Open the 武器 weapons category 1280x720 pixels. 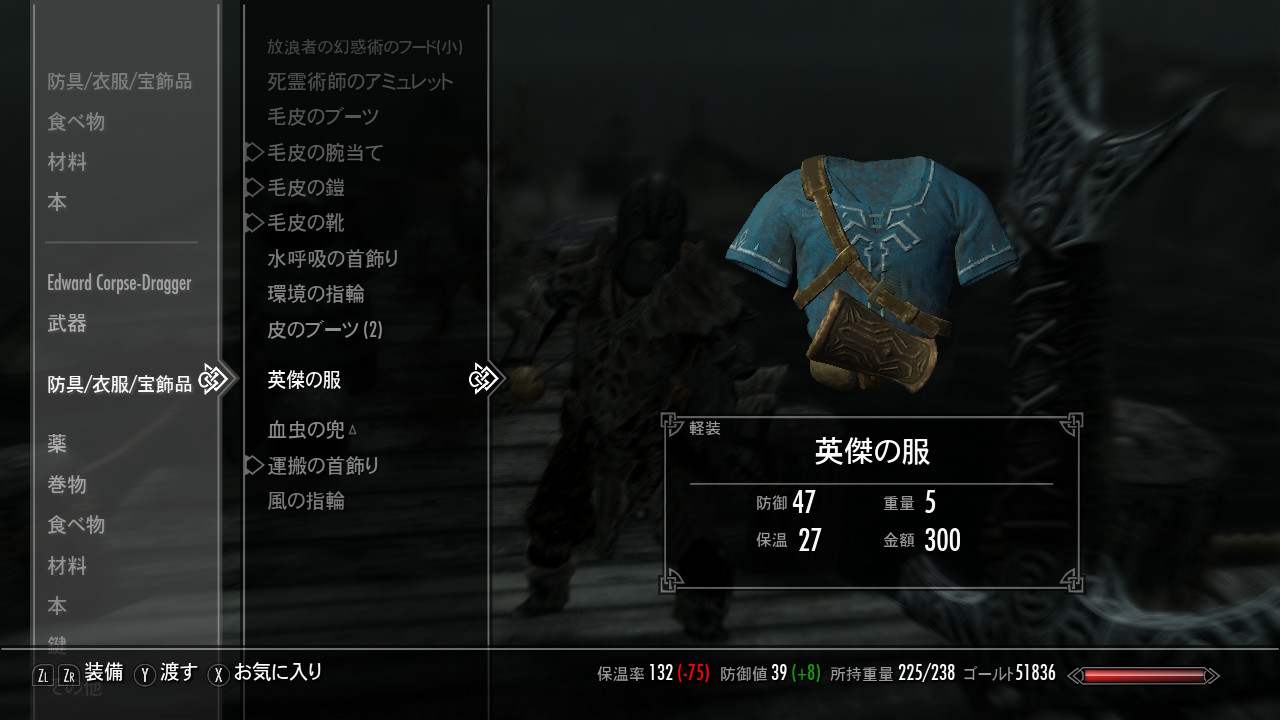pyautogui.click(x=67, y=323)
